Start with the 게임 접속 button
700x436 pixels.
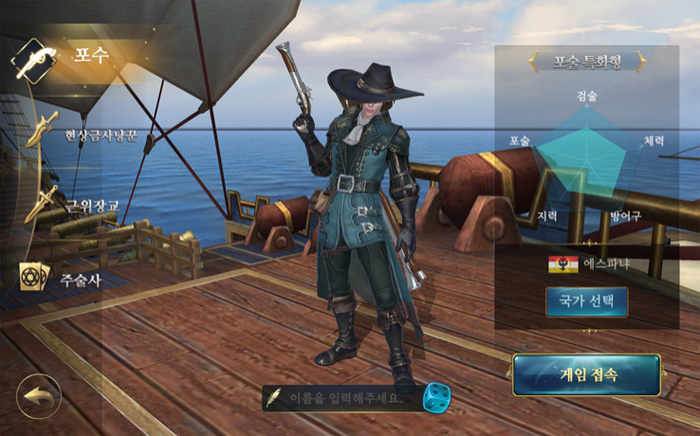coord(587,375)
